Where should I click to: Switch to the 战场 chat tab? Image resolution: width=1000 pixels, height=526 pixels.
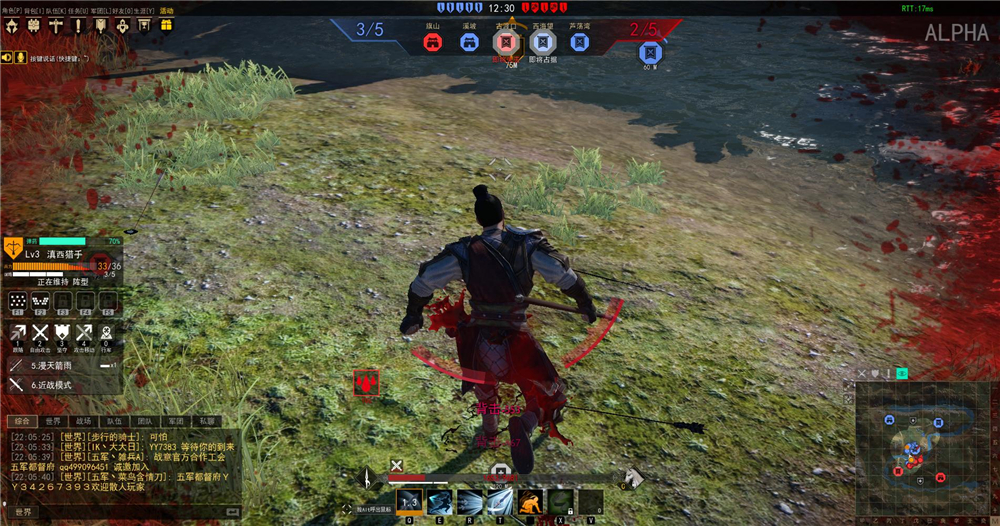(x=83, y=421)
